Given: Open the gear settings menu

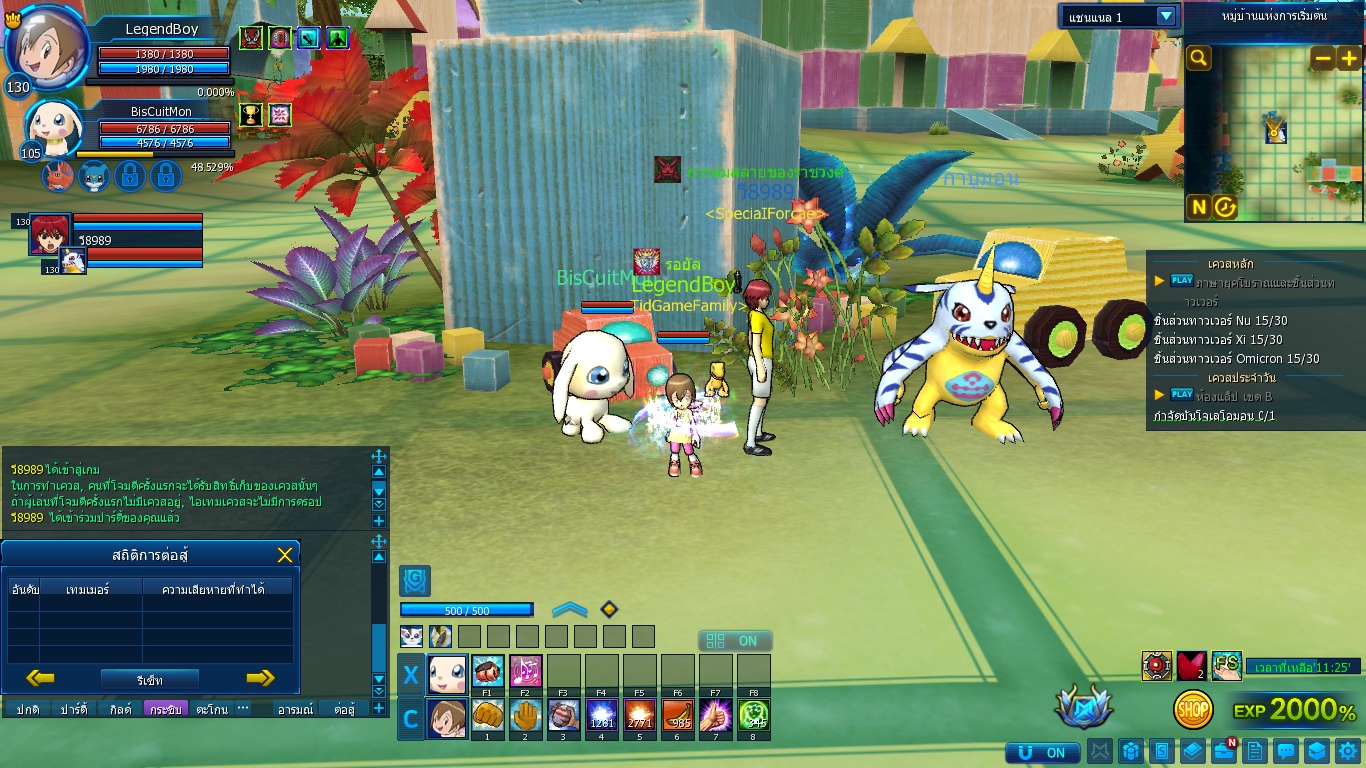Looking at the screenshot, I should (x=1348, y=751).
